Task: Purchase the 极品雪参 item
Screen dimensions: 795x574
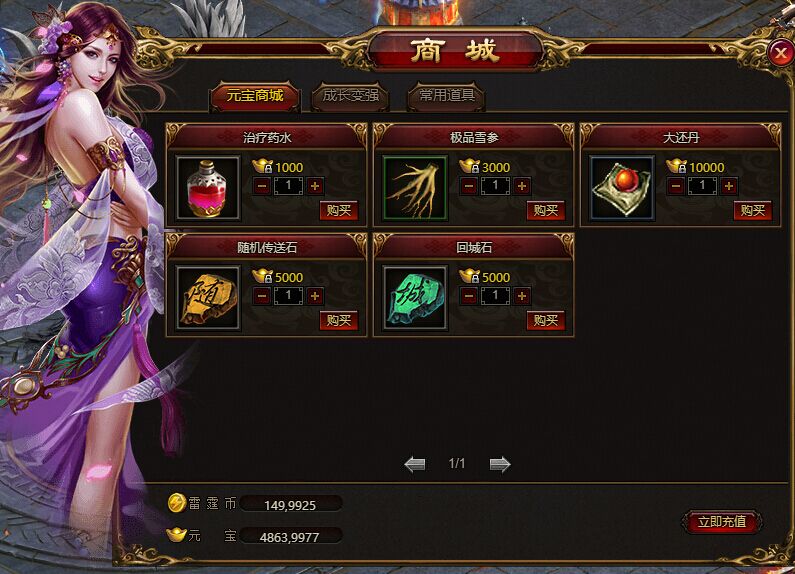Action: (546, 210)
